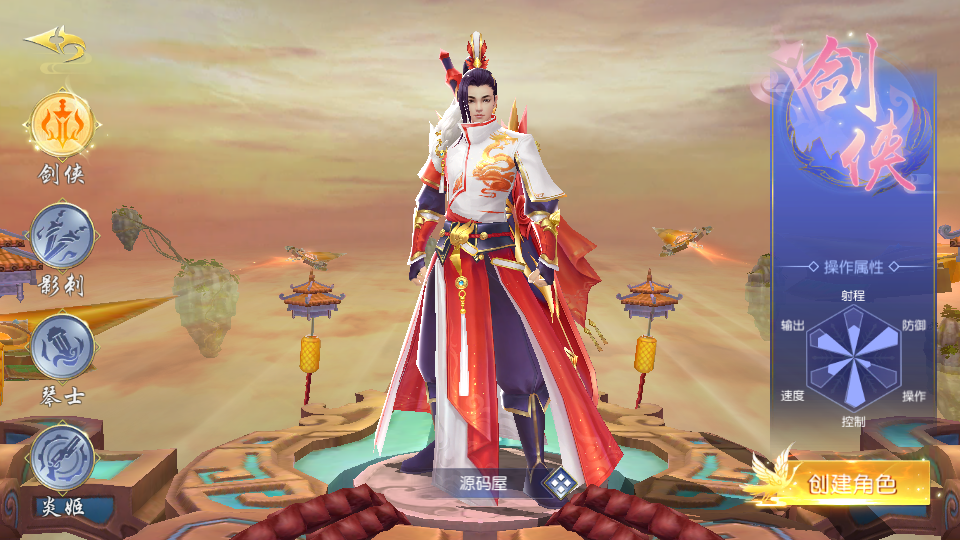
Task: Choose the 影刺 assassin class
Action: click(x=62, y=235)
